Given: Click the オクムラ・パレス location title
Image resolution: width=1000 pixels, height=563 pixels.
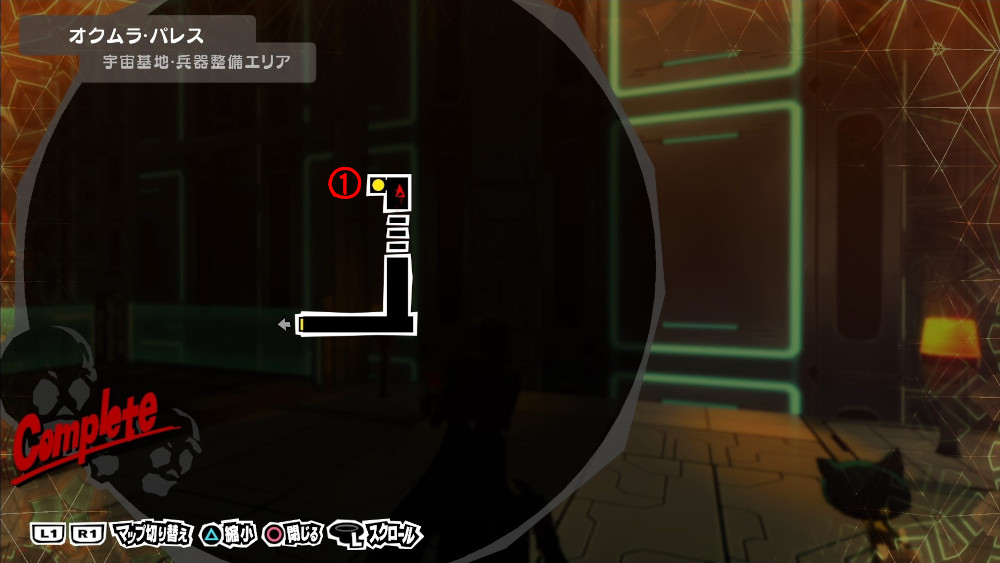Looking at the screenshot, I should coord(136,36).
